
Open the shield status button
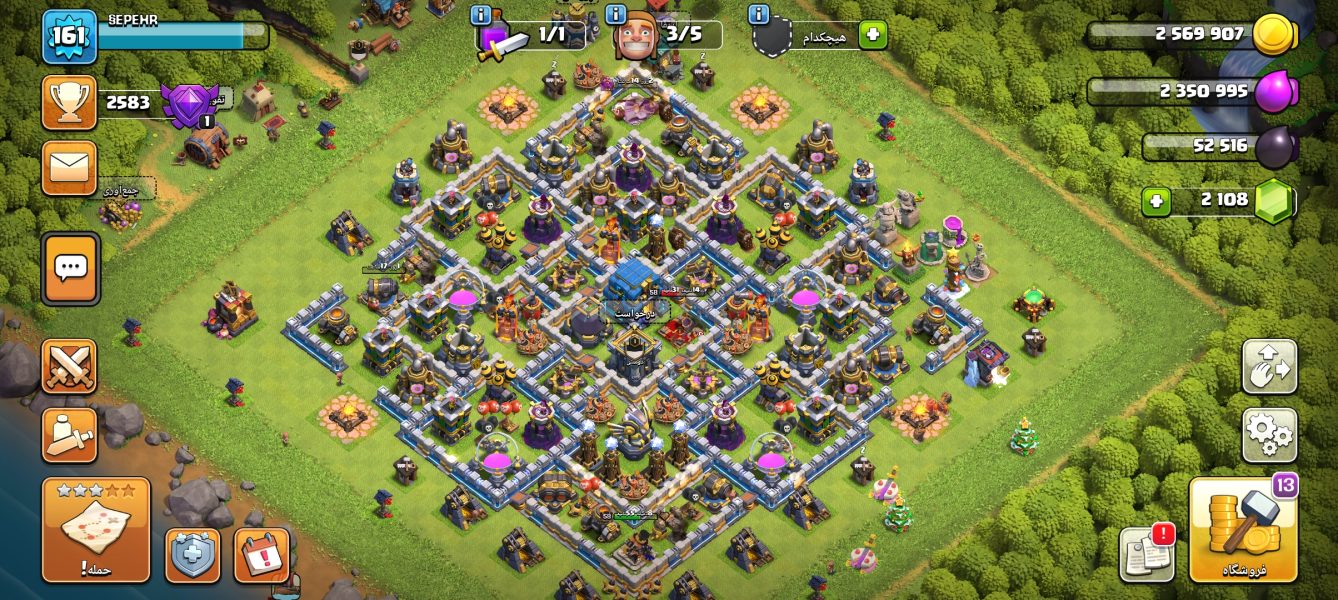[x=192, y=555]
